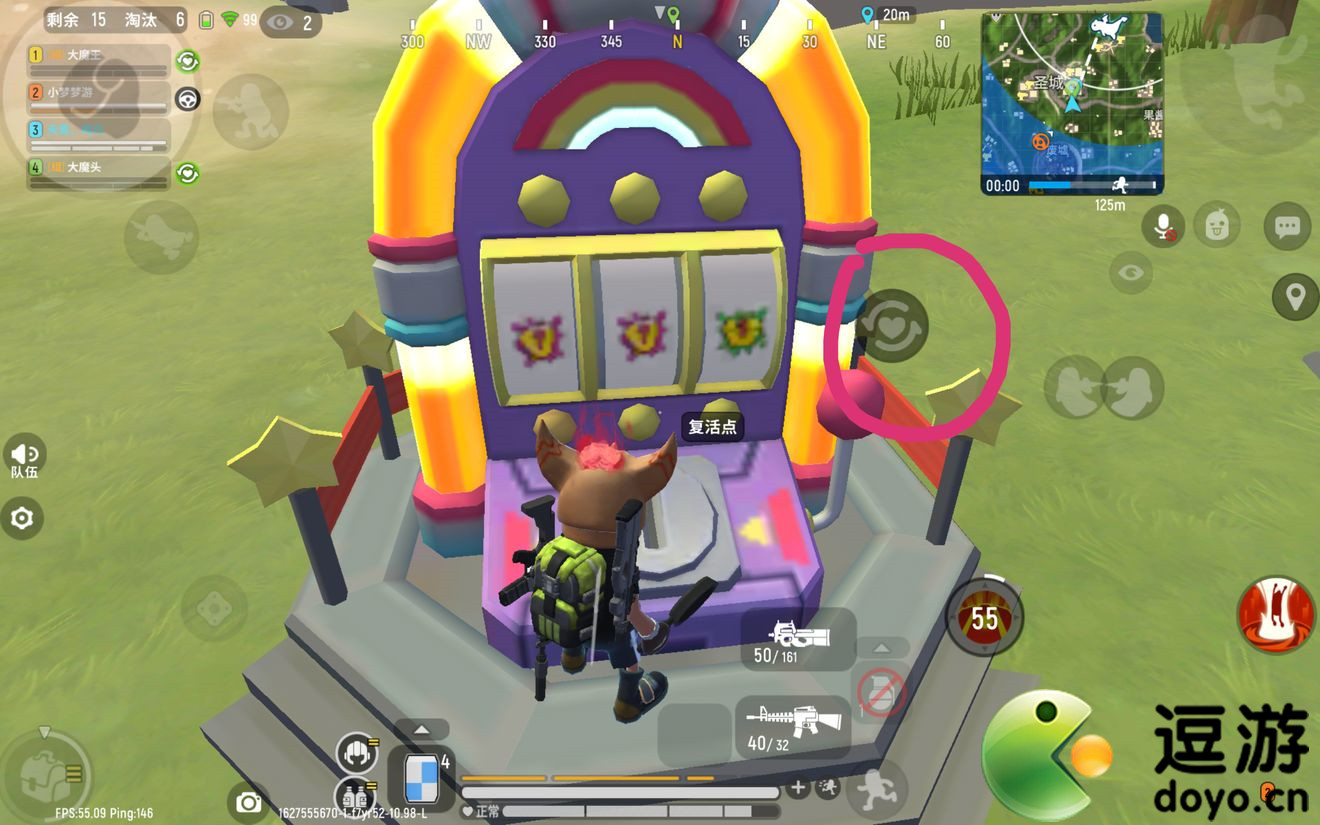Select teammate 大魔头 in the squad list
The width and height of the screenshot is (1320, 825).
[x=98, y=172]
